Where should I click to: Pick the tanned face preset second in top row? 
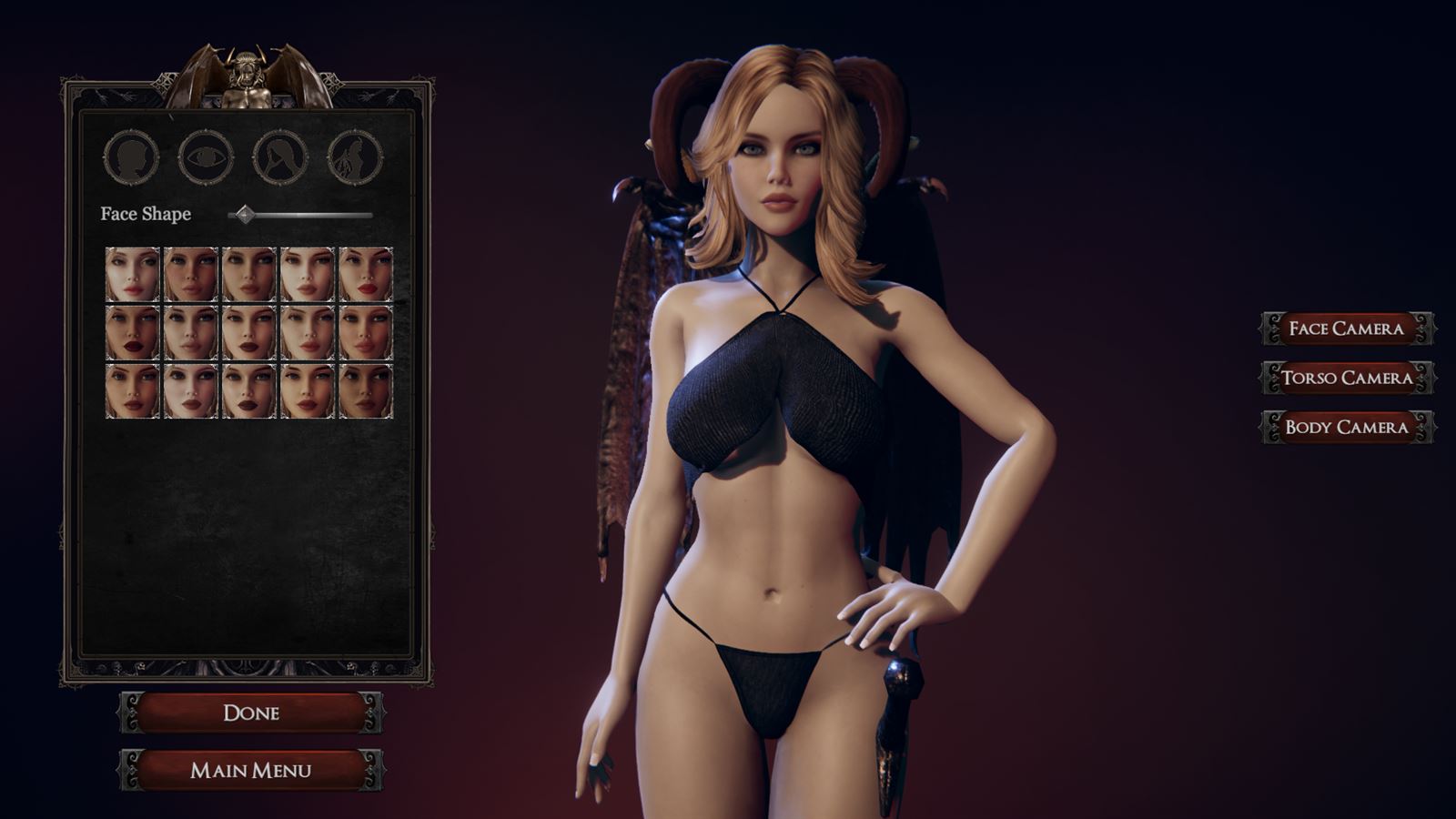click(x=189, y=275)
